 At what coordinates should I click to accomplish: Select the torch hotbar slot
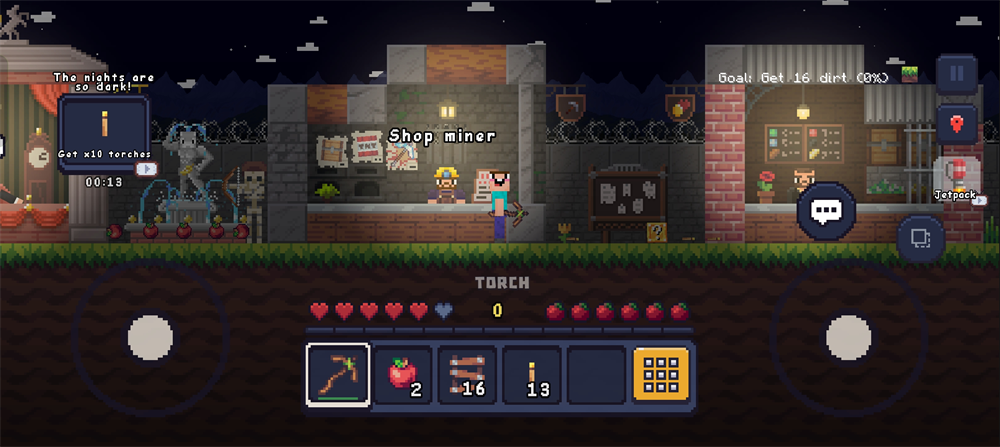pos(532,375)
